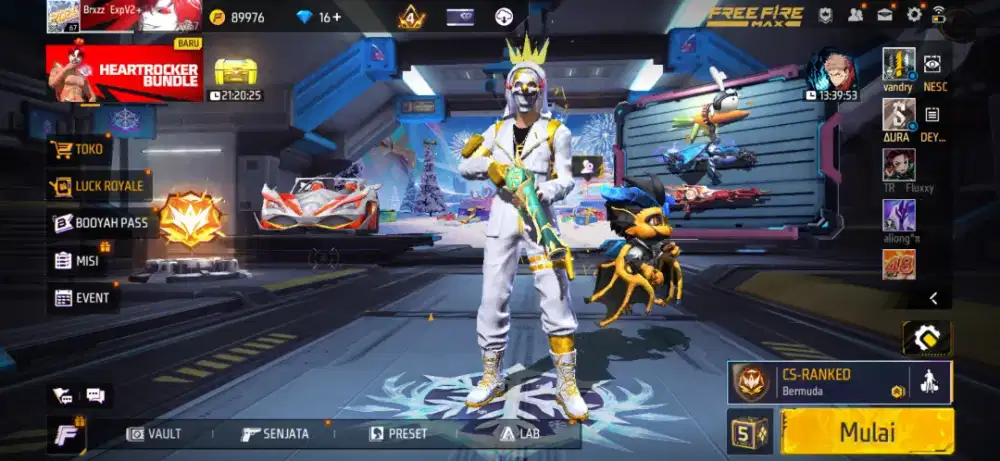Screen dimensions: 1000x461
Task: Select friend vandry from the friends panel
Action: click(898, 63)
